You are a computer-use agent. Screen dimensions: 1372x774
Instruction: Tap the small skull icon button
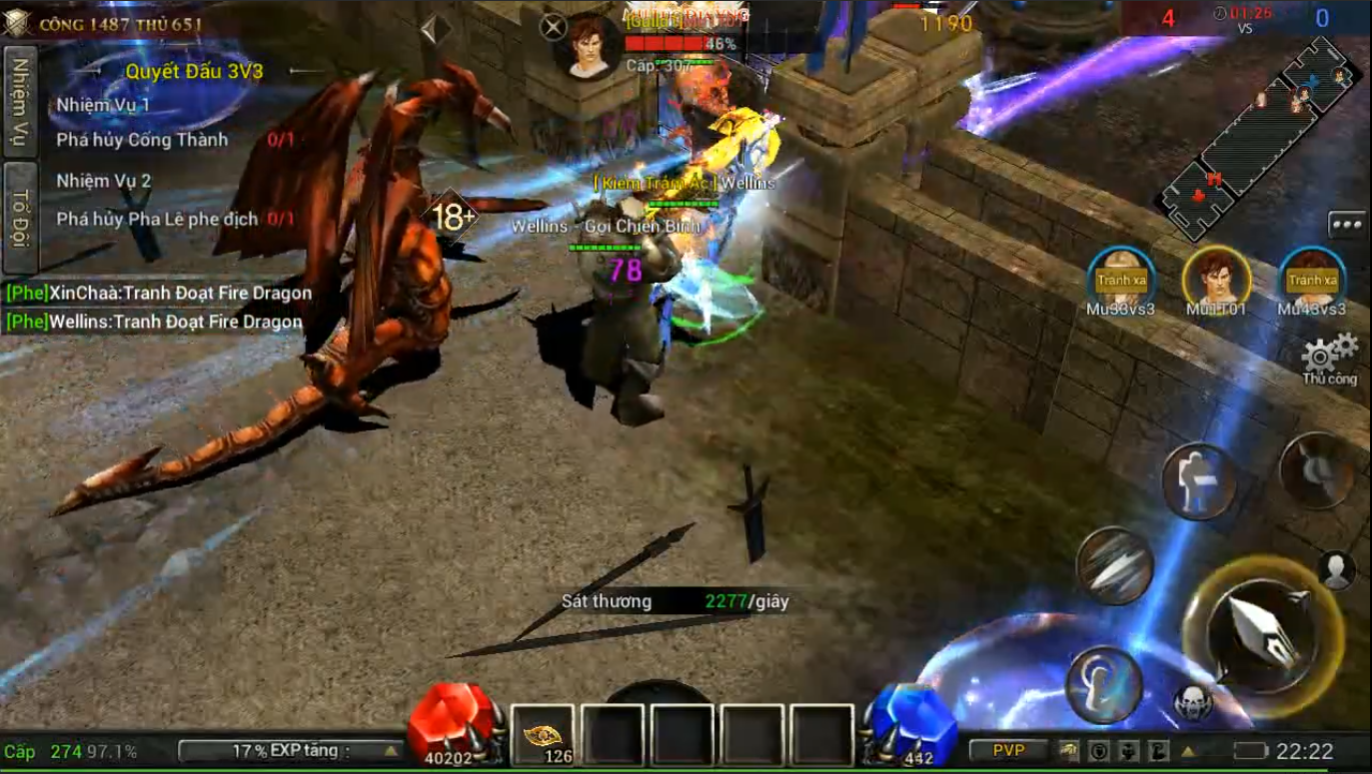[1192, 702]
